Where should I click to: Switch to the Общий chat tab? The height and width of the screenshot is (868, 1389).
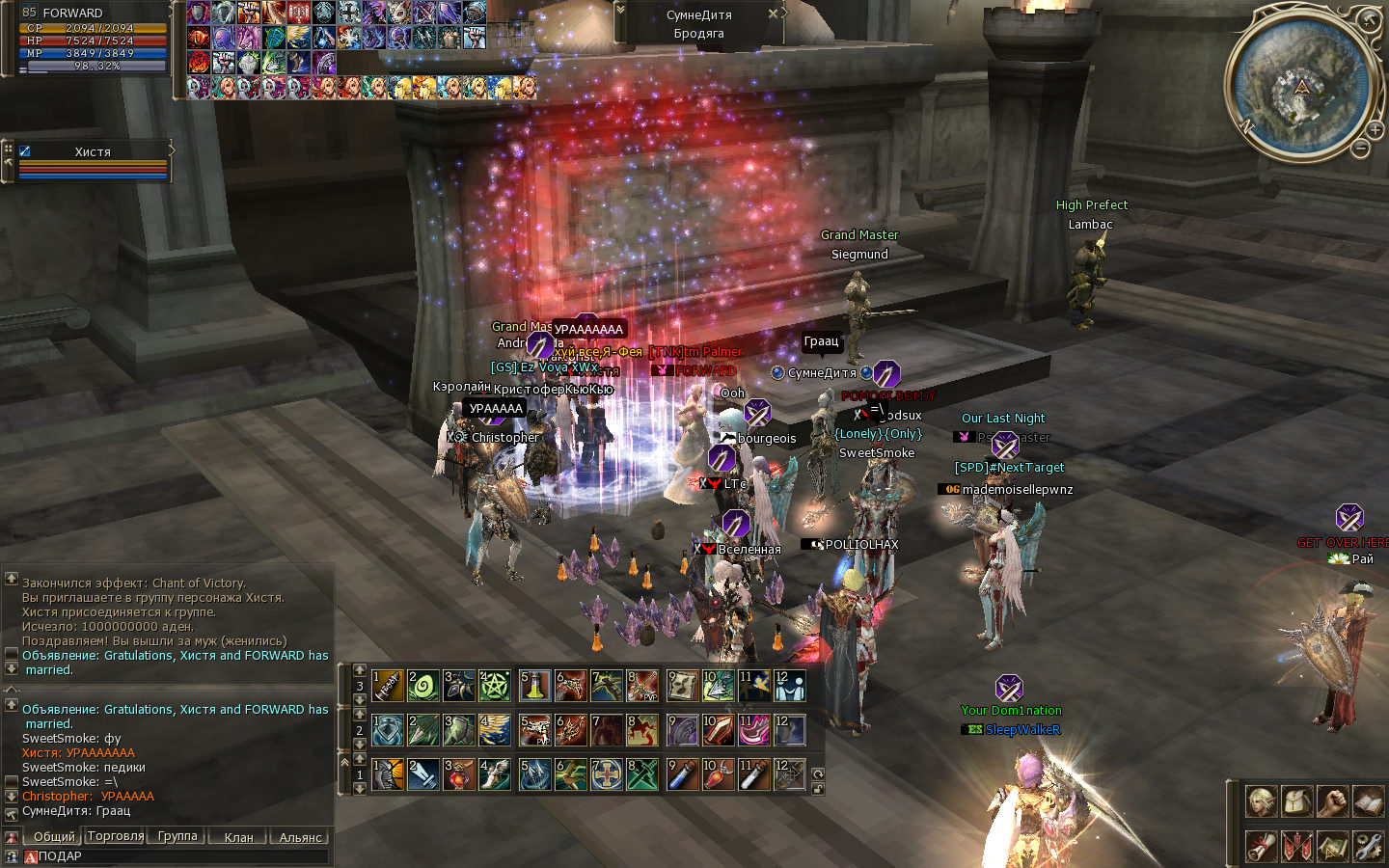click(53, 837)
